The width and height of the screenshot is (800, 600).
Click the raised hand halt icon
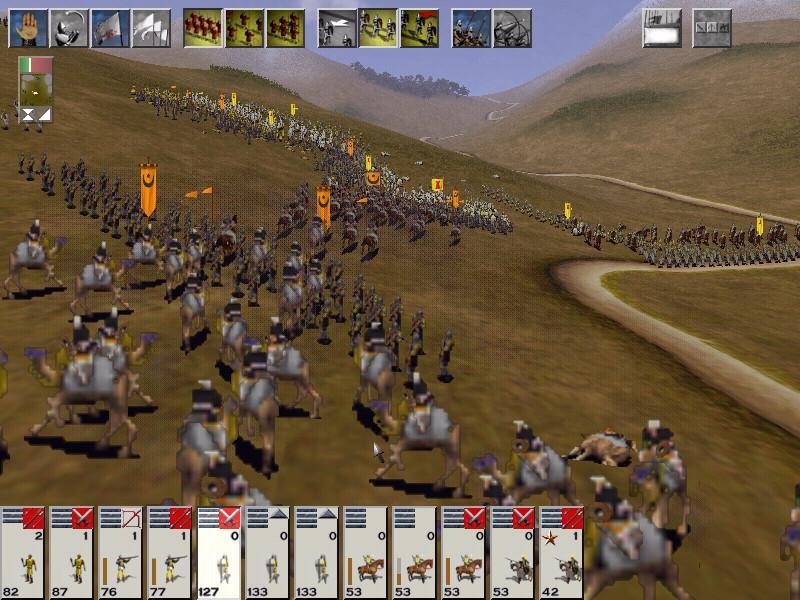[x=29, y=29]
